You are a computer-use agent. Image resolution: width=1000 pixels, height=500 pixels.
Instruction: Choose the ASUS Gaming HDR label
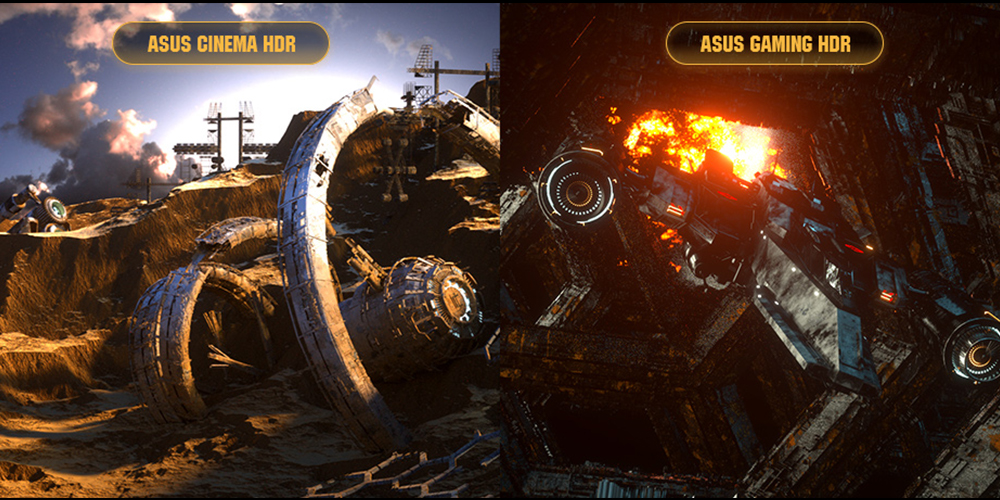[774, 44]
